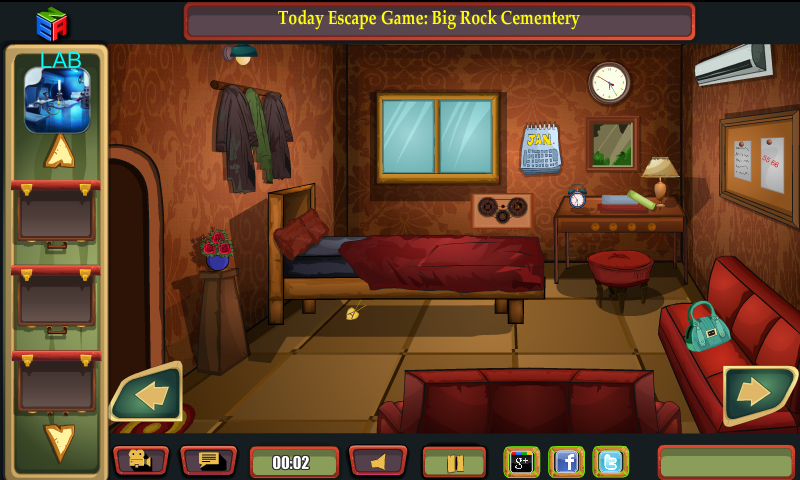Open the LAB game thumbnail
Image resolution: width=800 pixels, height=480 pixels.
pyautogui.click(x=57, y=99)
